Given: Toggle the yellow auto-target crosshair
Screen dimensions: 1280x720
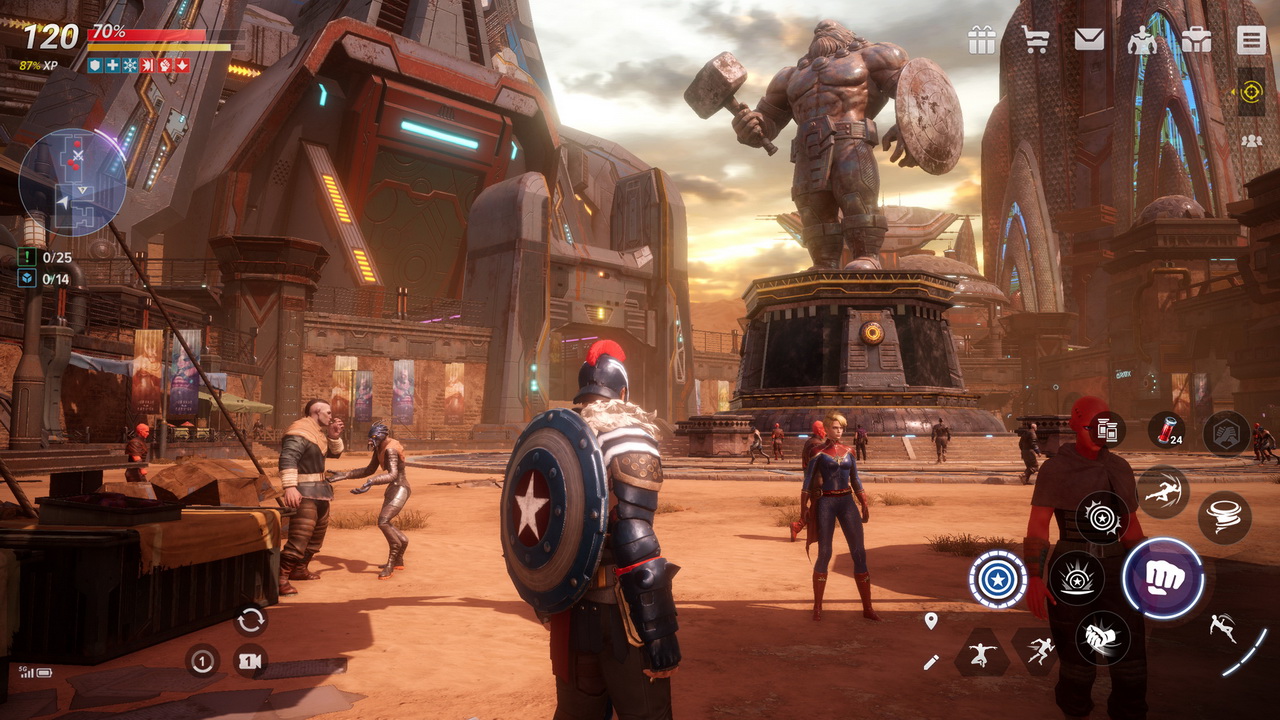Looking at the screenshot, I should [x=1251, y=91].
